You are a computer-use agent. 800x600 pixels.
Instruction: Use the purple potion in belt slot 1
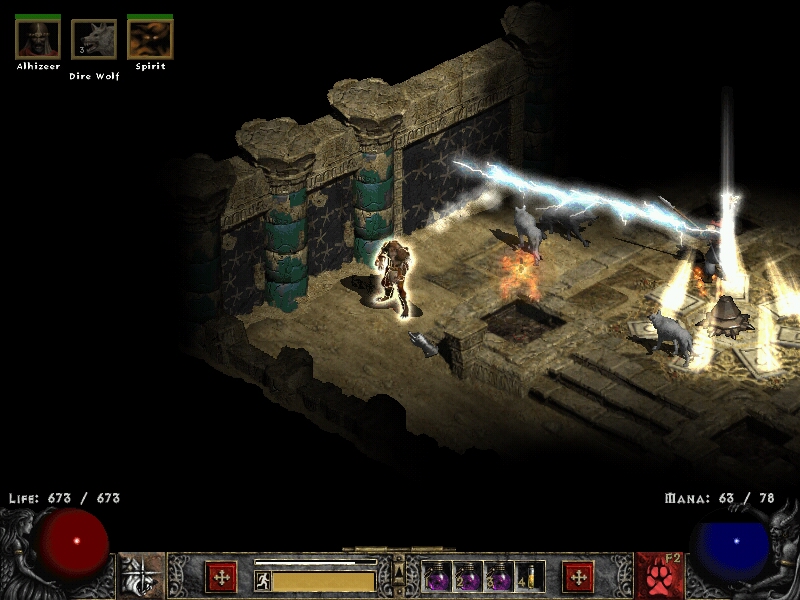[x=438, y=577]
